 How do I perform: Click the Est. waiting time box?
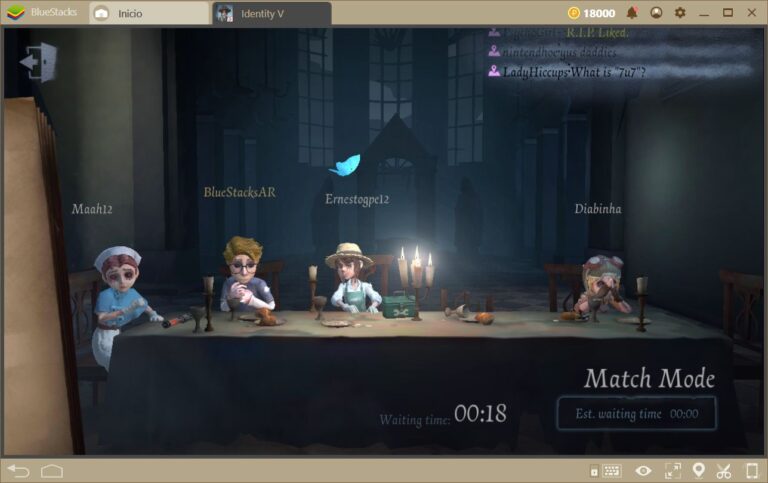(x=637, y=413)
